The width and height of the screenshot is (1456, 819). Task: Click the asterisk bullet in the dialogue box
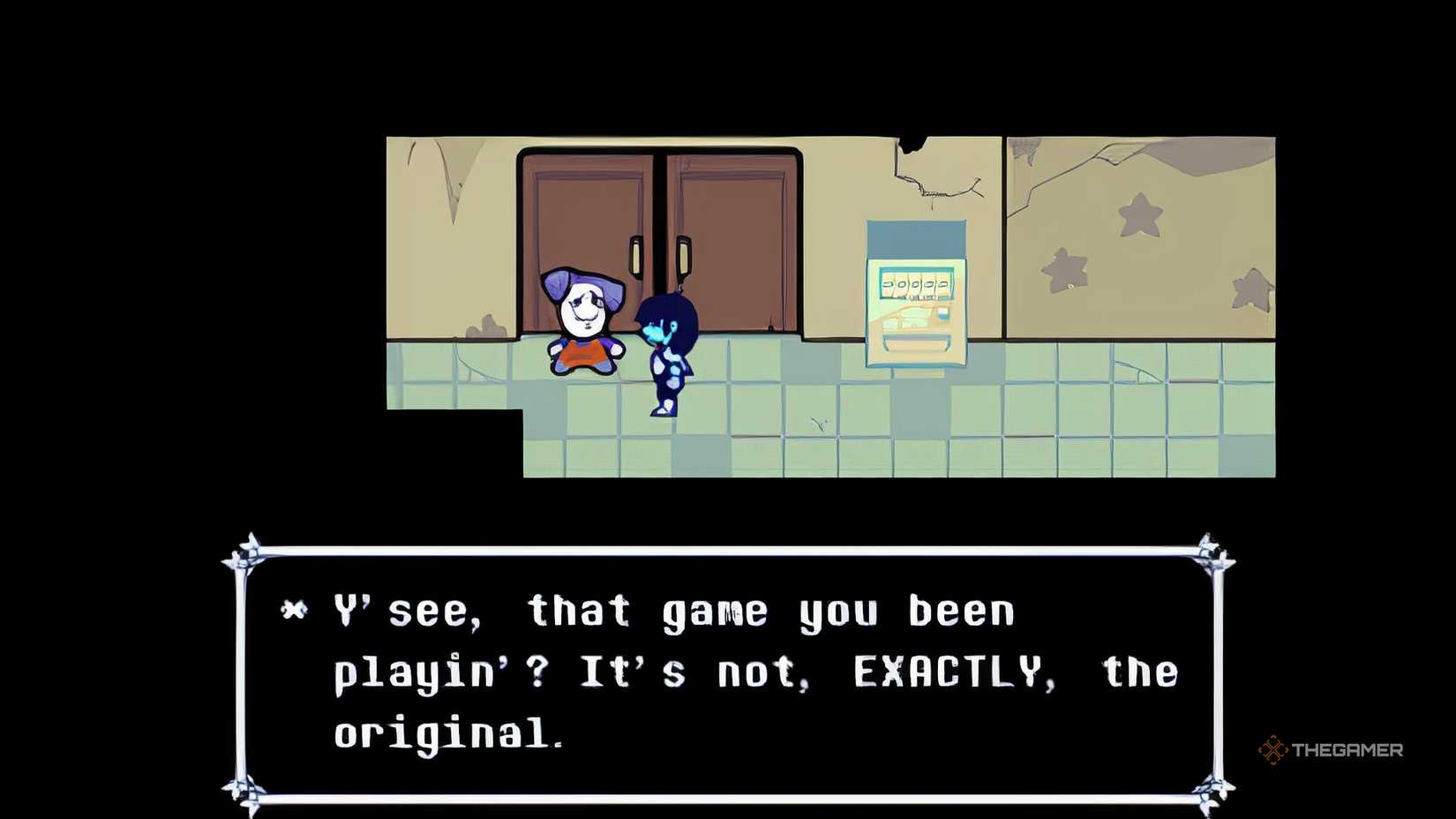(295, 608)
